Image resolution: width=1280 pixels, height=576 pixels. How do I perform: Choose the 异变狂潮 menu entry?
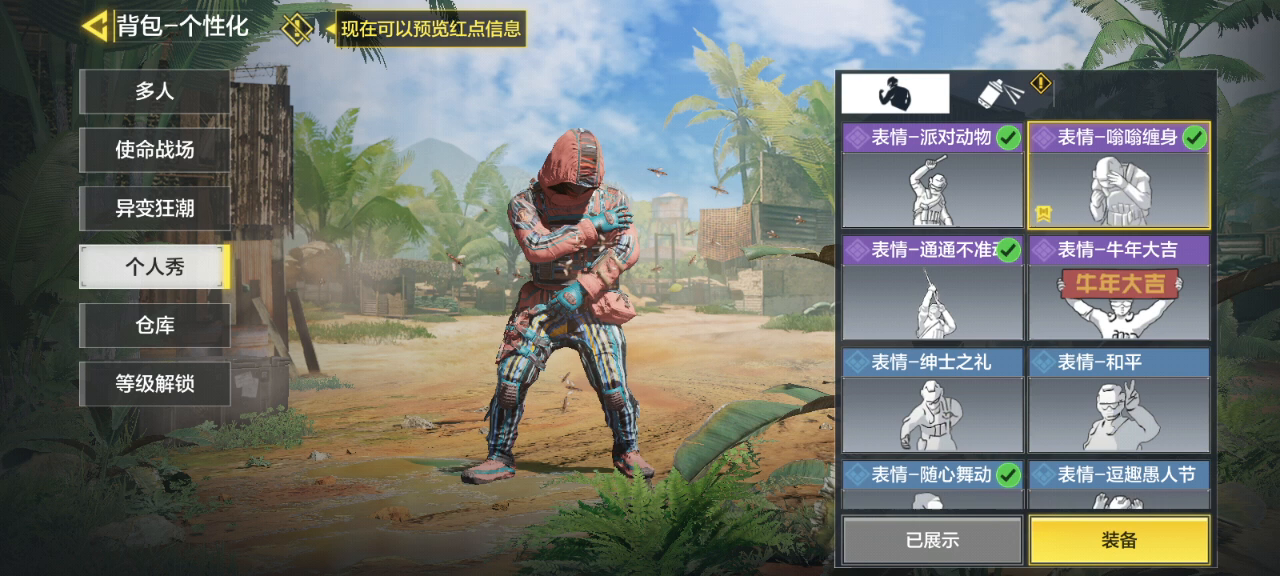click(155, 208)
